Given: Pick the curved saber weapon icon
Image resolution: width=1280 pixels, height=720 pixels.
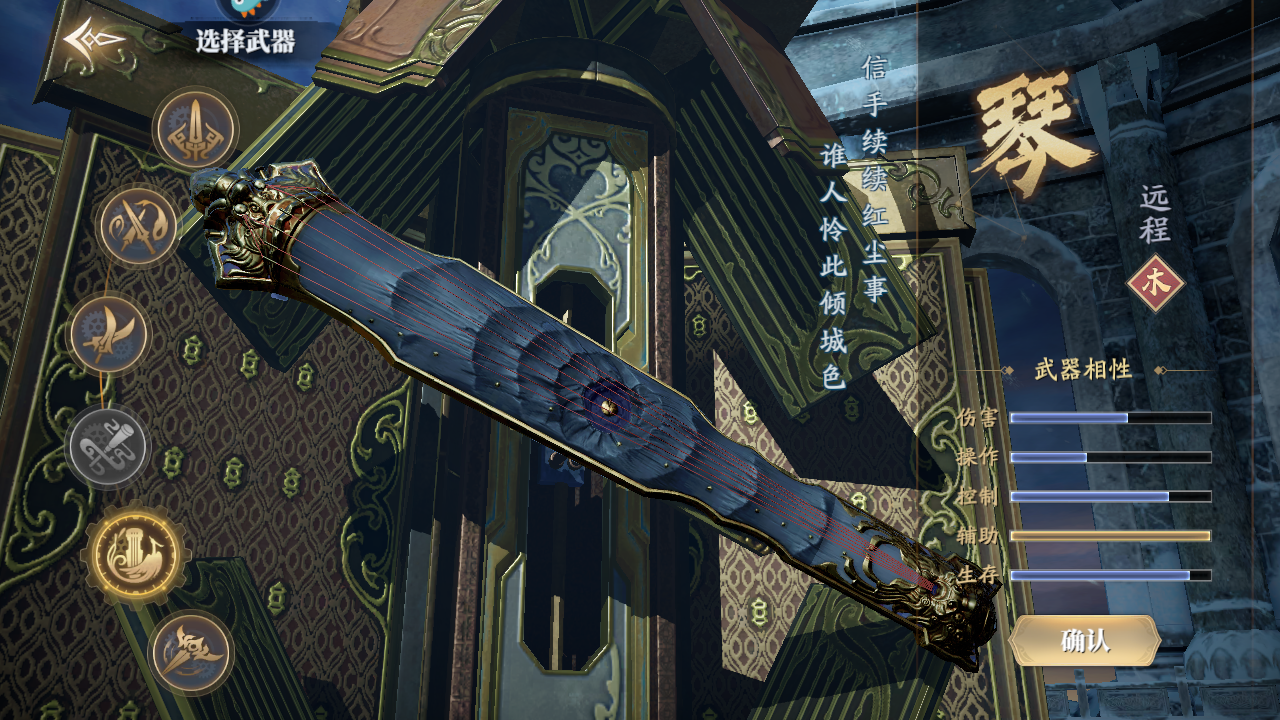Looking at the screenshot, I should point(109,334).
